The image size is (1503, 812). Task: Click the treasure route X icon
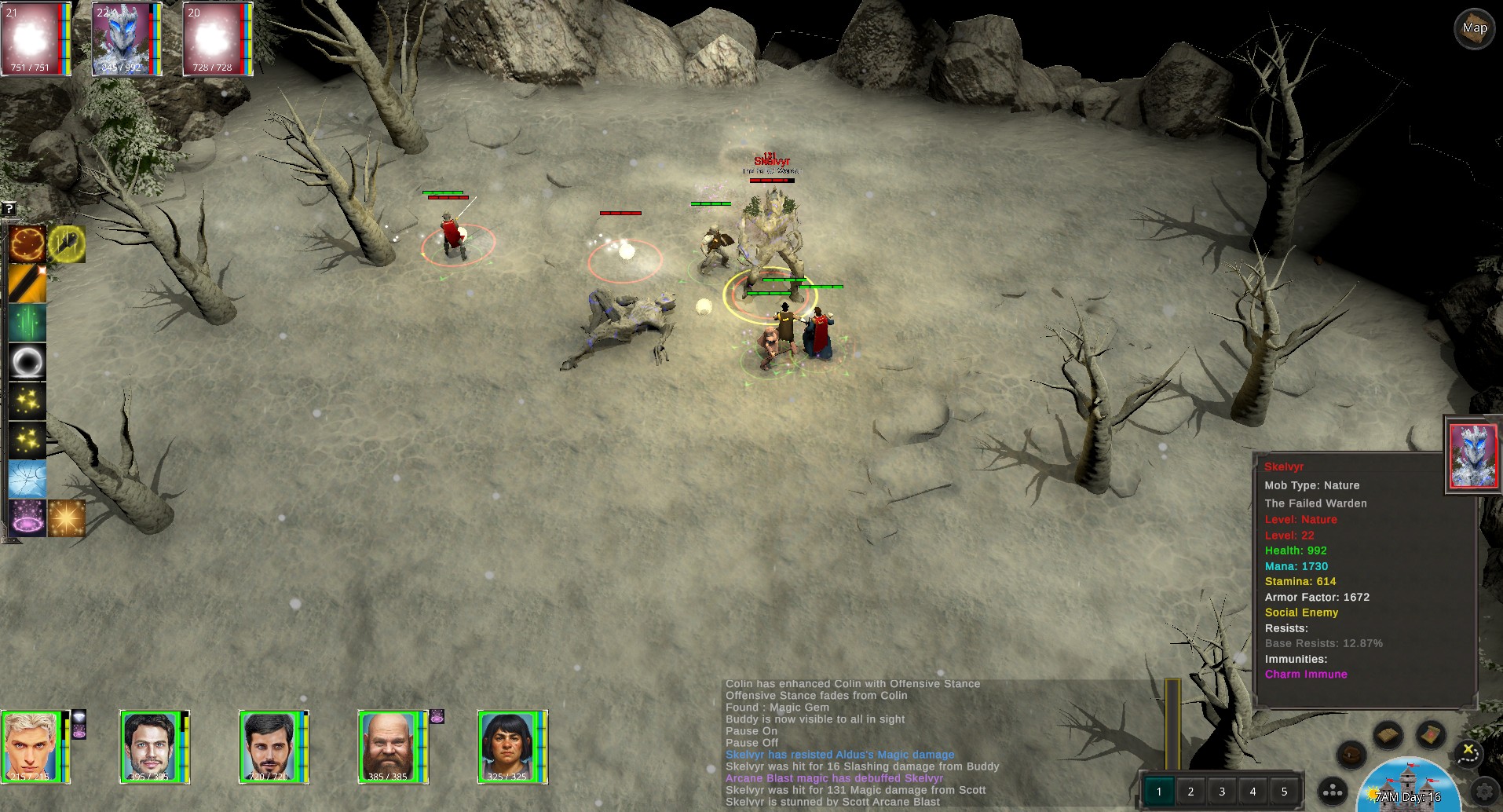click(x=1468, y=752)
